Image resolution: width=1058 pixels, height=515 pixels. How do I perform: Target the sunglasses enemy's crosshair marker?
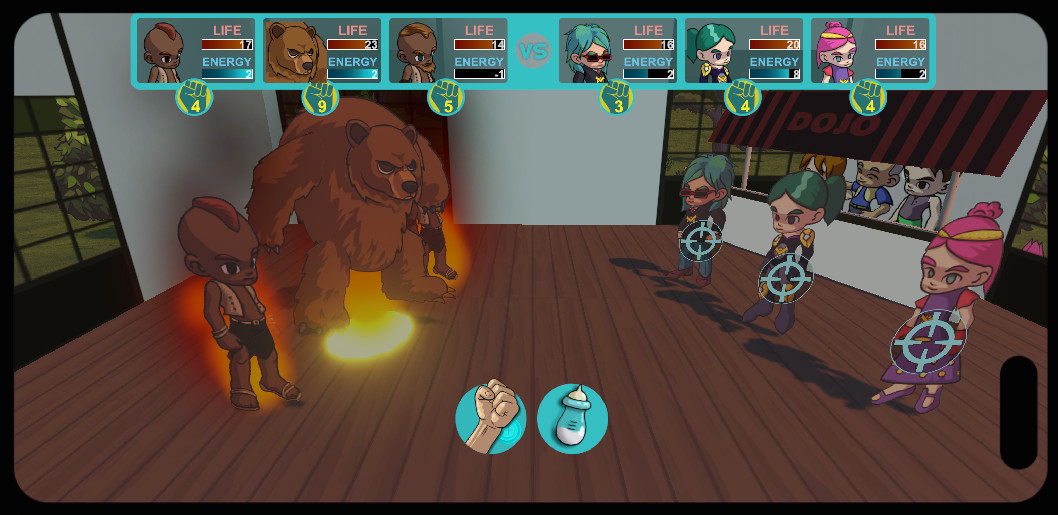coord(701,241)
